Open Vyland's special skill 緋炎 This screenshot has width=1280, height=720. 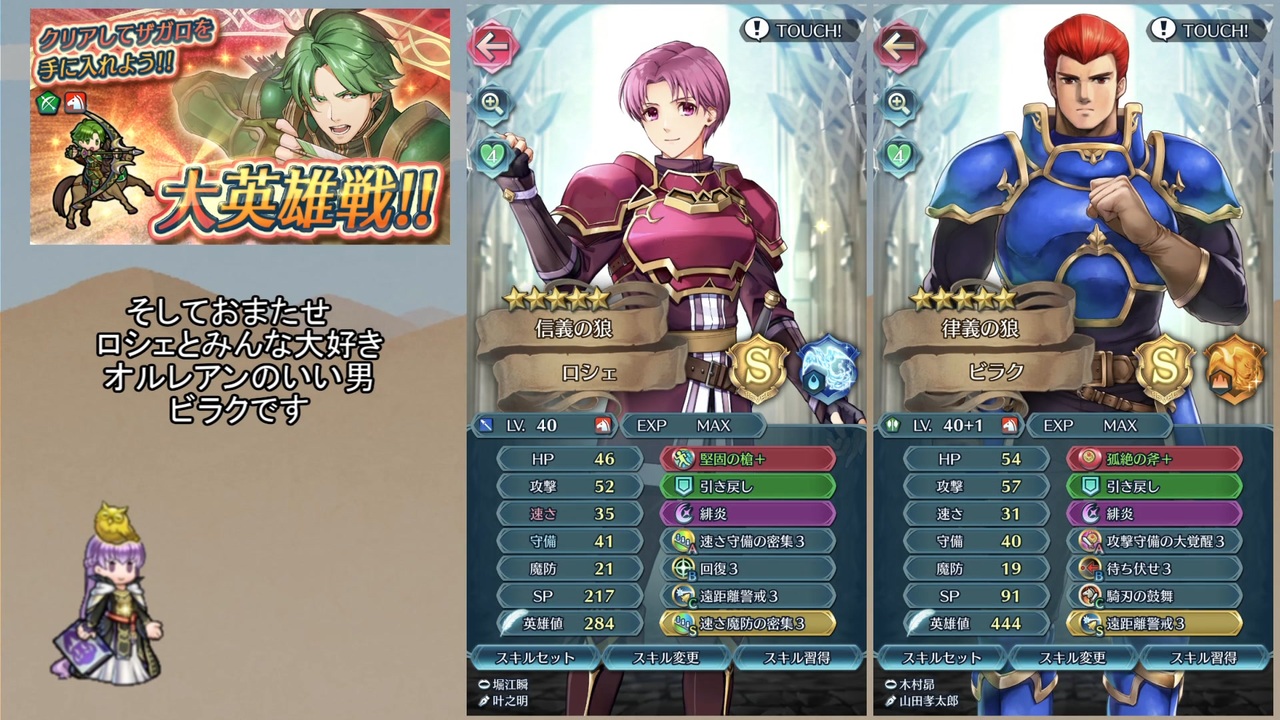click(1156, 513)
